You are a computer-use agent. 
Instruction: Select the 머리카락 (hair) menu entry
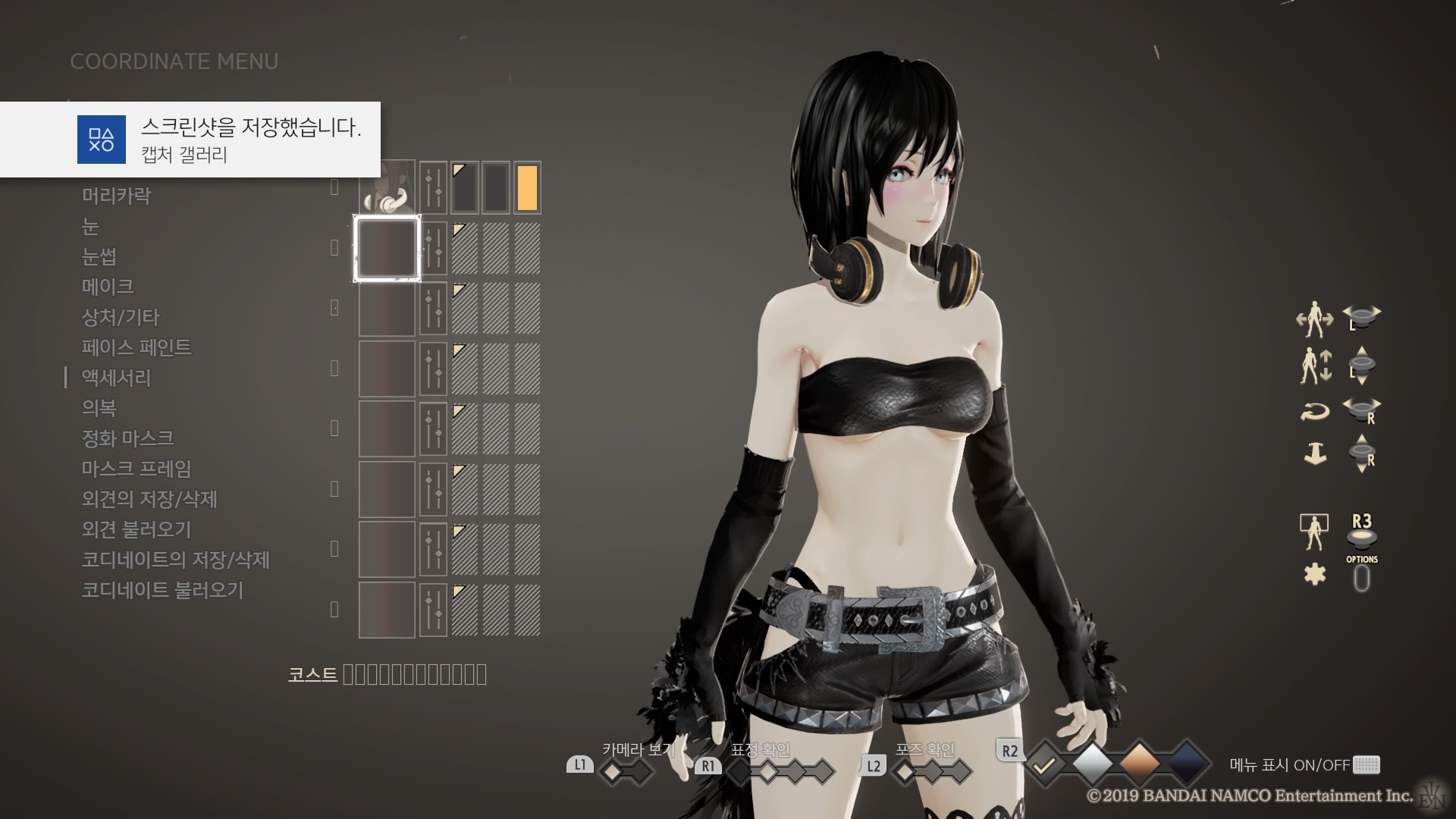[117, 196]
